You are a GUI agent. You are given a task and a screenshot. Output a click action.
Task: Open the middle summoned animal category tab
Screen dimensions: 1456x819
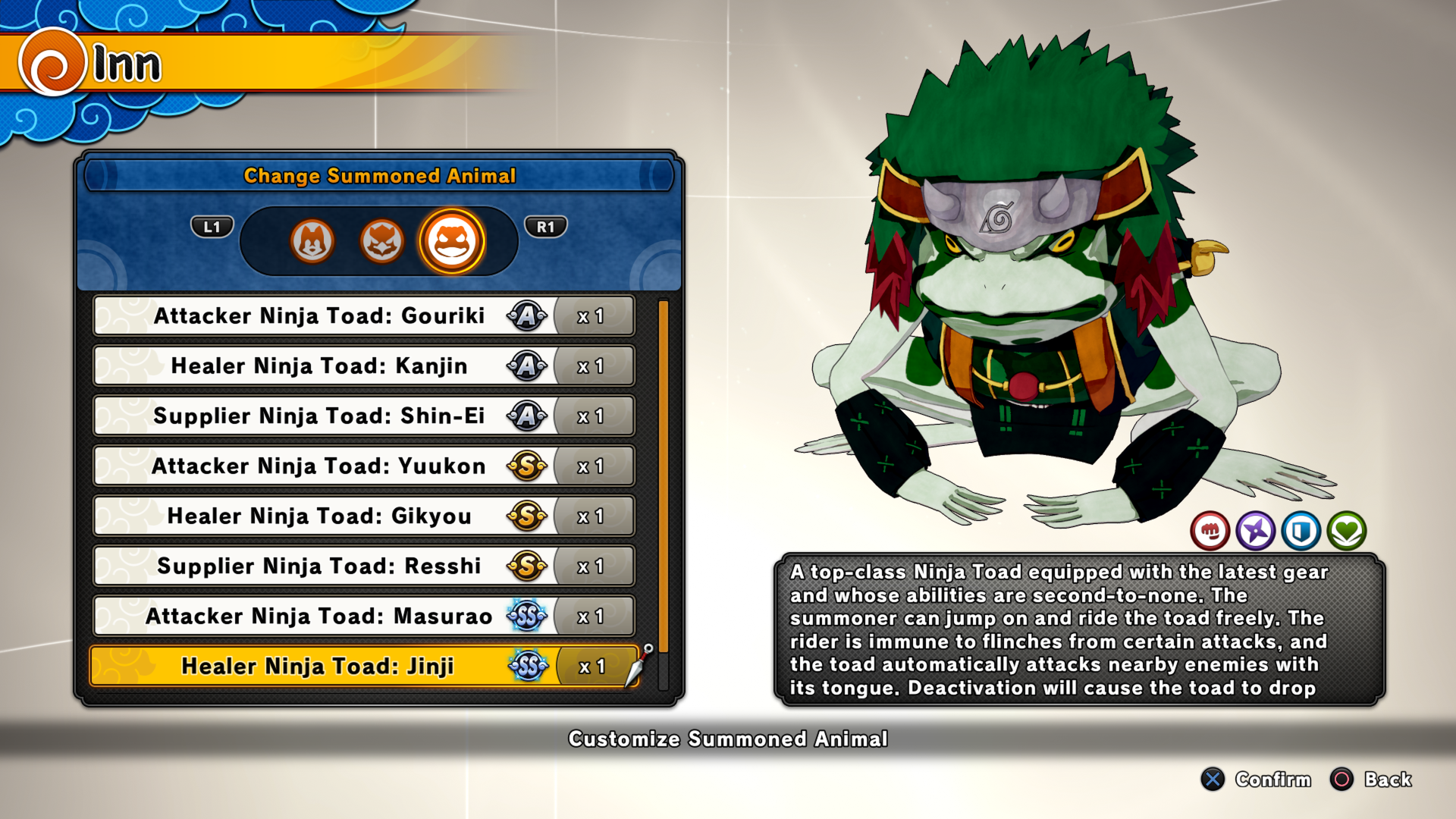coord(381,241)
